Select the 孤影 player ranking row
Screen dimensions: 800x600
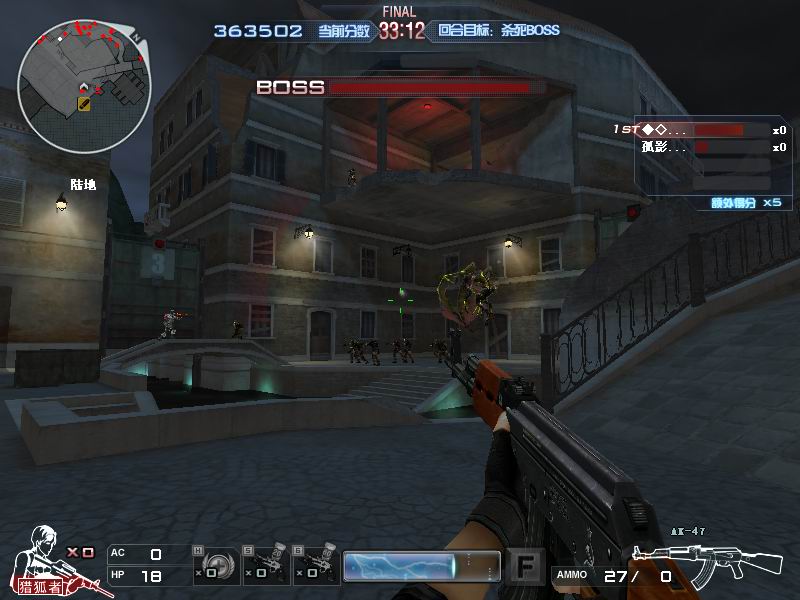[699, 148]
